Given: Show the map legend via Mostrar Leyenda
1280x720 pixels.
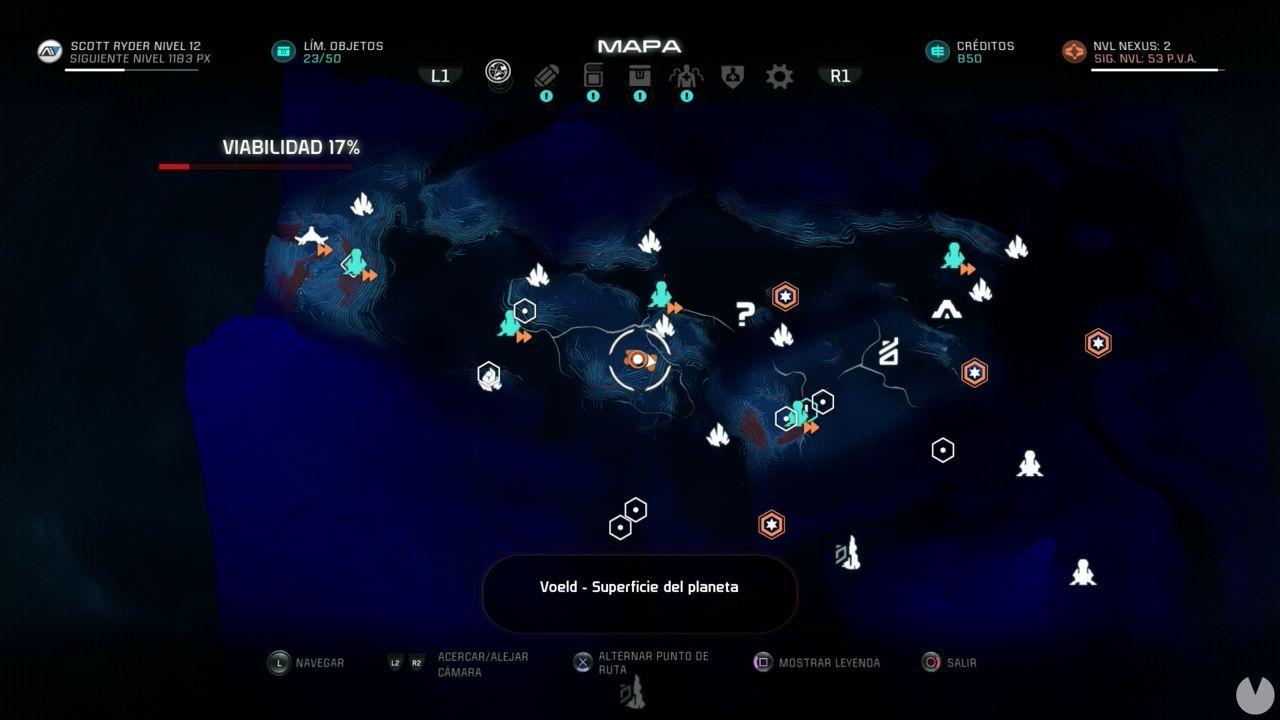Looking at the screenshot, I should click(x=762, y=661).
